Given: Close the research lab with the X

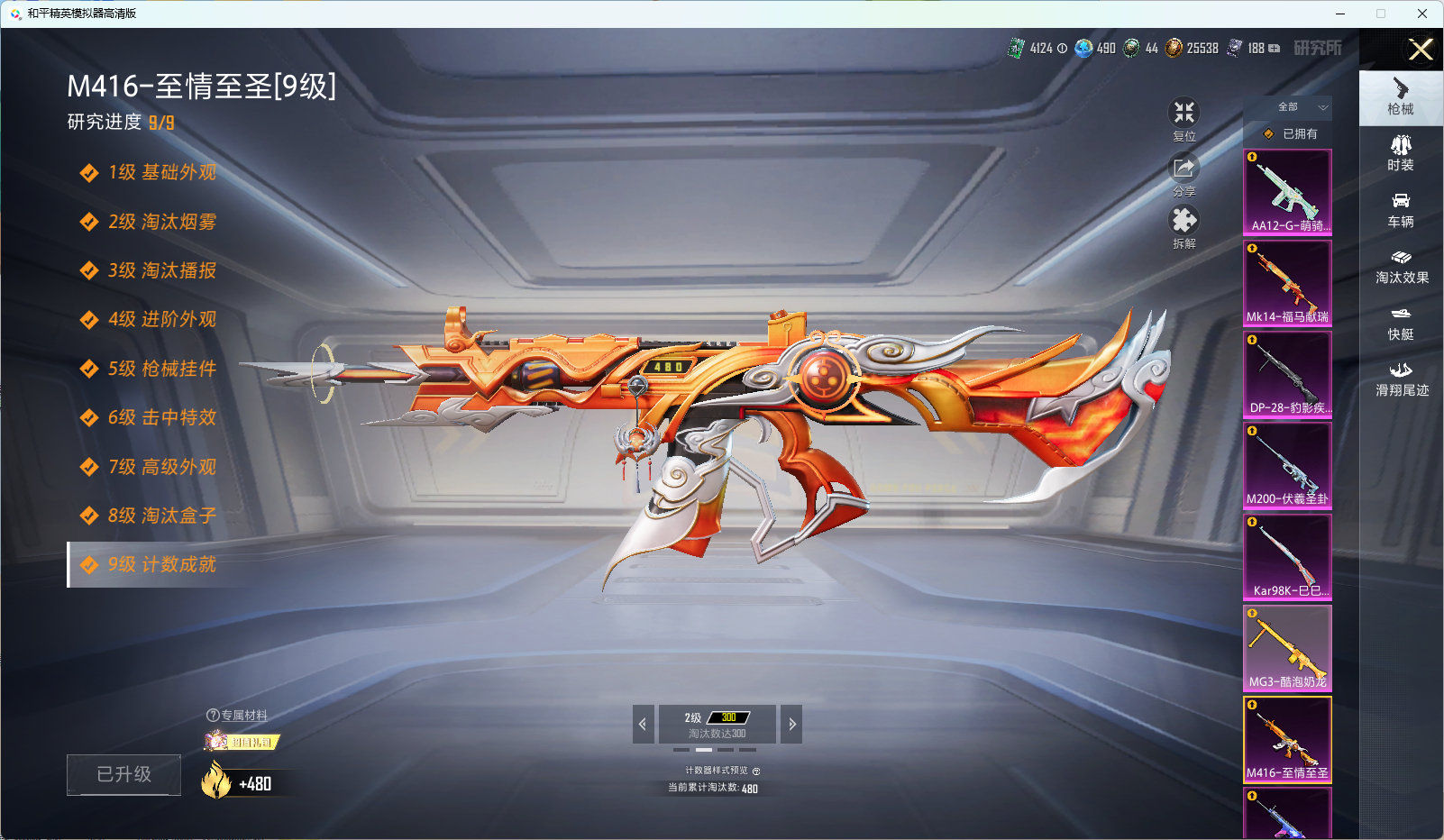Looking at the screenshot, I should tap(1421, 50).
